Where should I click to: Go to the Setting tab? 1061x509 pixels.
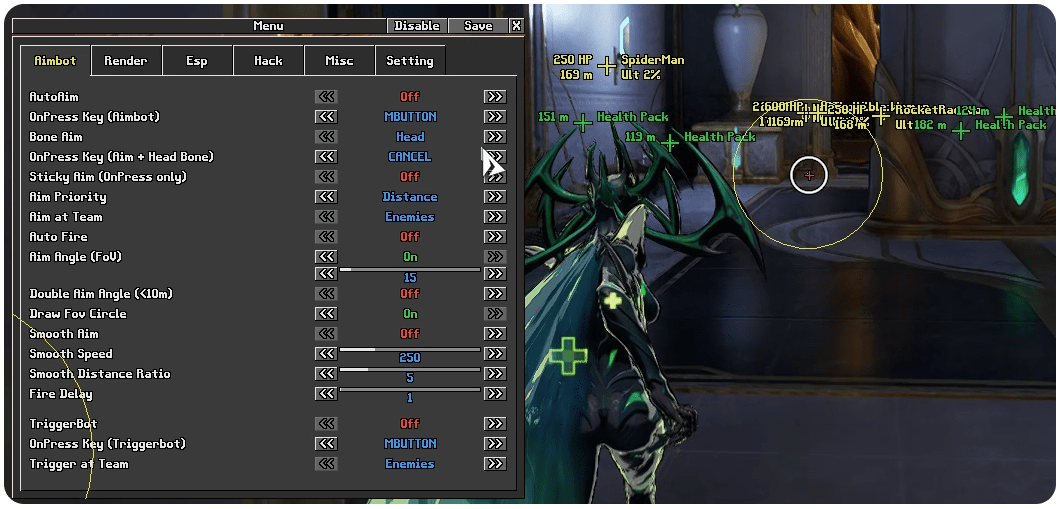point(410,61)
